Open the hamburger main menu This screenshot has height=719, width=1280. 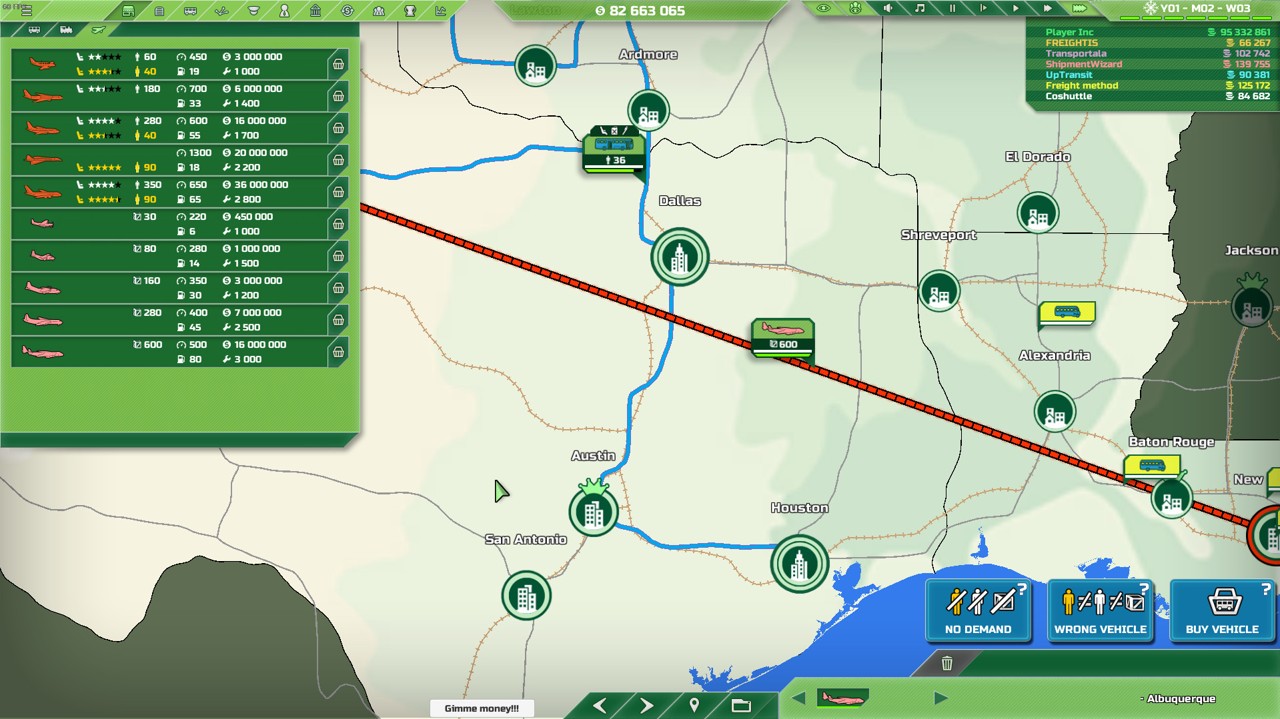pyautogui.click(x=25, y=11)
